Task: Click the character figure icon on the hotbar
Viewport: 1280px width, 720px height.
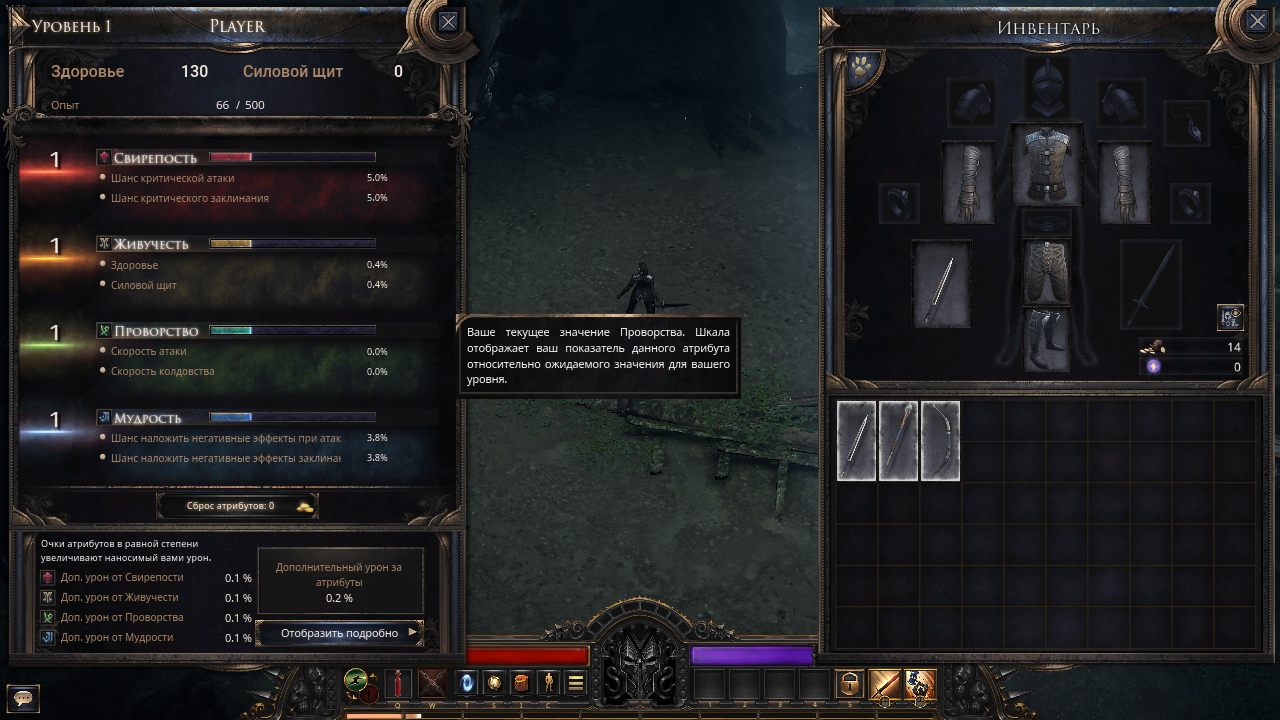Action: click(x=547, y=683)
